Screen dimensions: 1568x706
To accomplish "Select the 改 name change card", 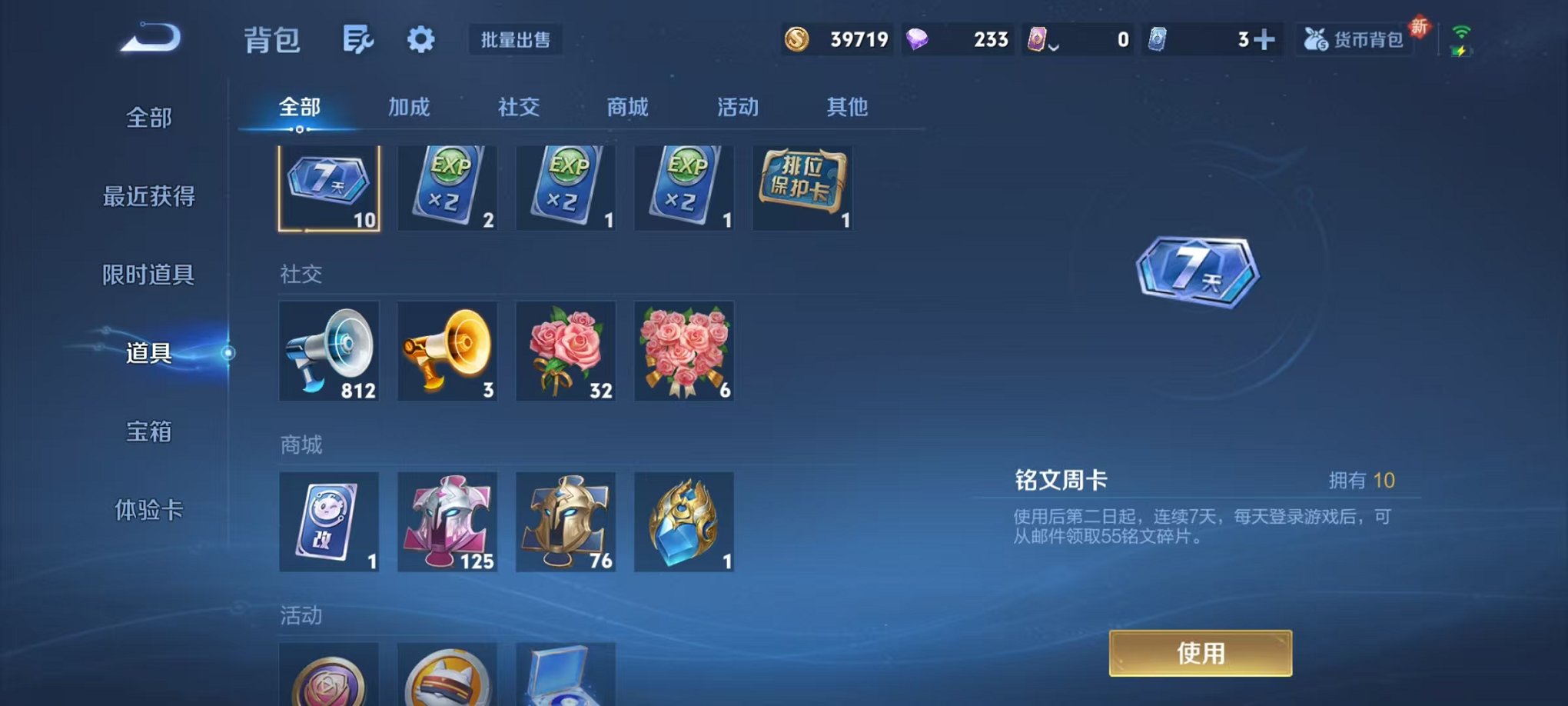I will [329, 522].
